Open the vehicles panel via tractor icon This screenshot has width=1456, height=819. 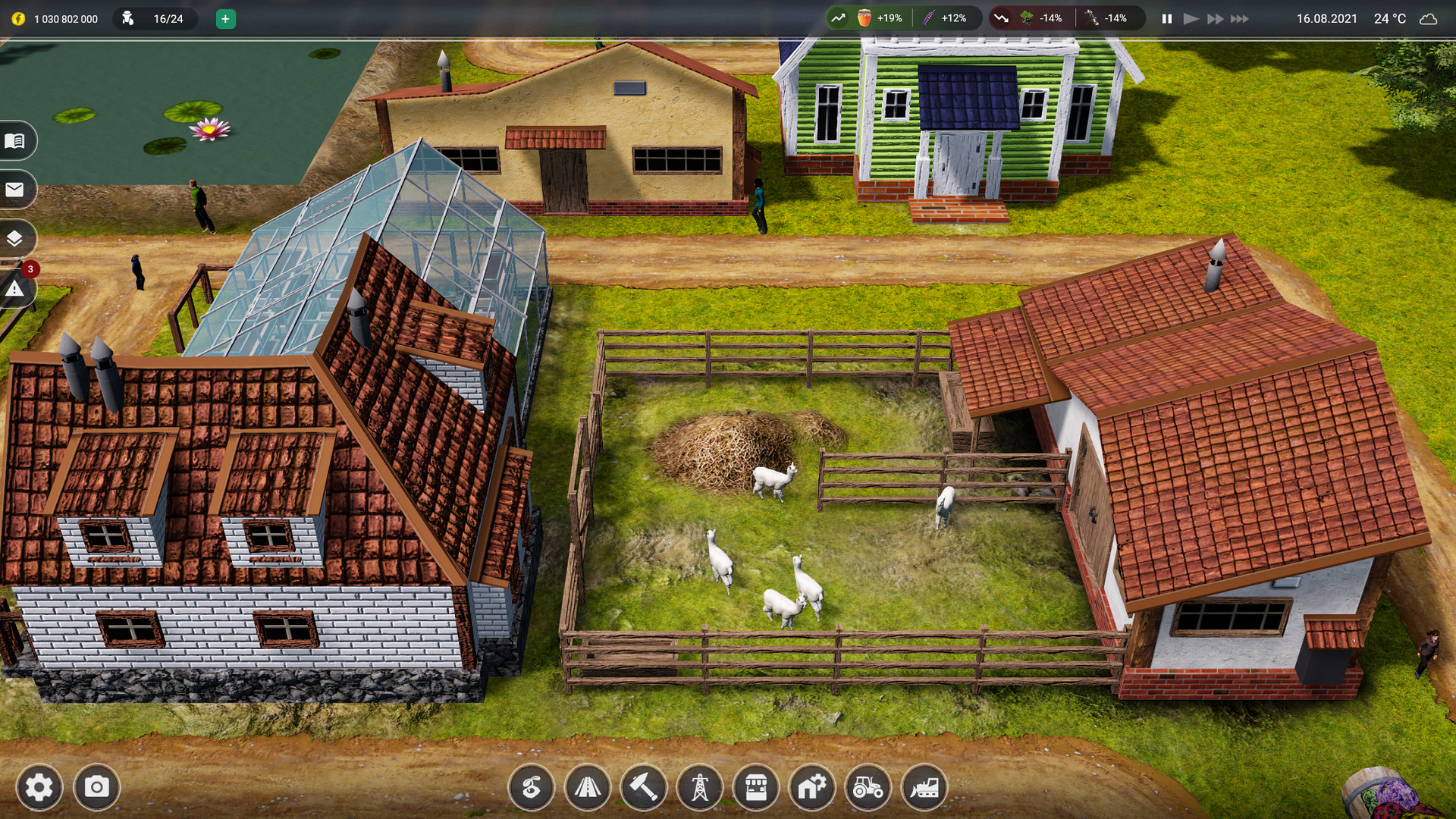tap(868, 788)
